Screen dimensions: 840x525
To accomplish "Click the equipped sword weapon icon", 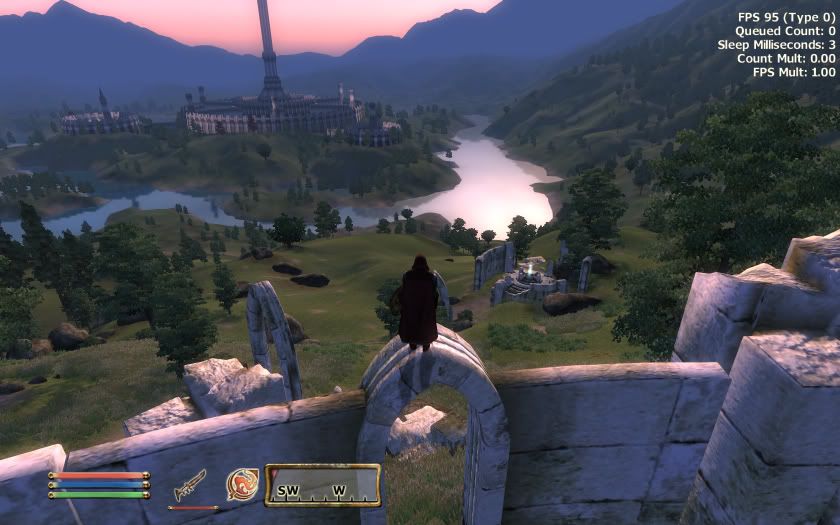I will [190, 485].
